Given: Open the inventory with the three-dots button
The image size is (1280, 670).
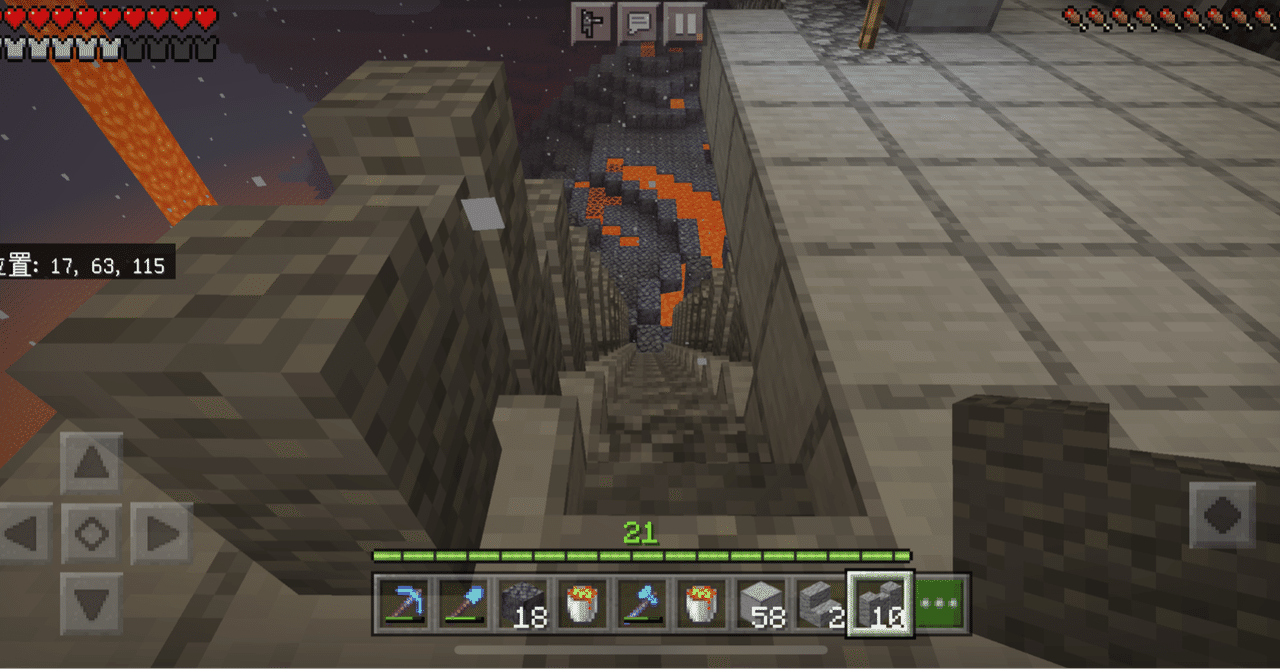Looking at the screenshot, I should click(941, 604).
